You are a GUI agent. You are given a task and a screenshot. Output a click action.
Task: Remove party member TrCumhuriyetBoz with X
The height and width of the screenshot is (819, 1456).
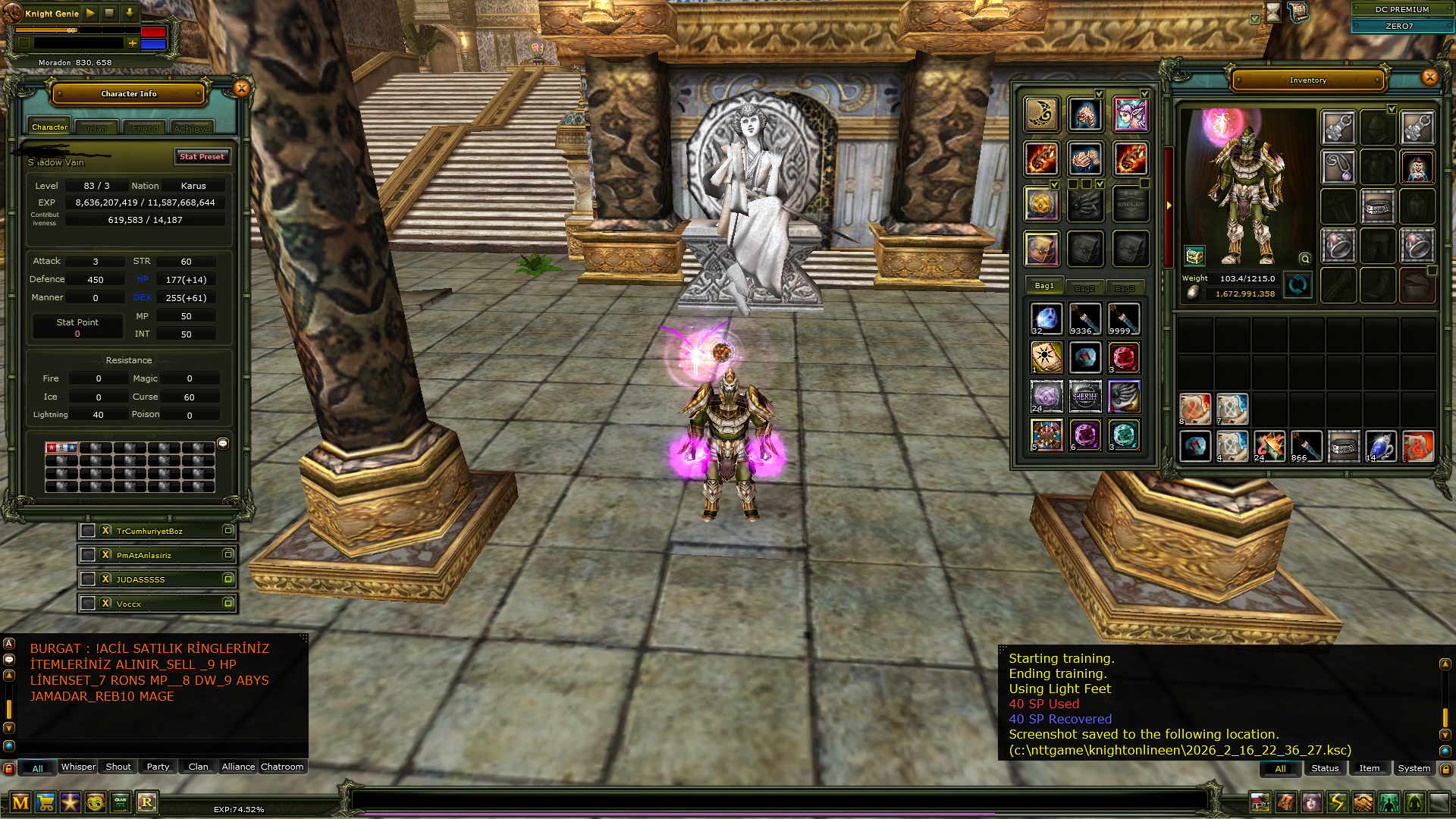pyautogui.click(x=106, y=531)
